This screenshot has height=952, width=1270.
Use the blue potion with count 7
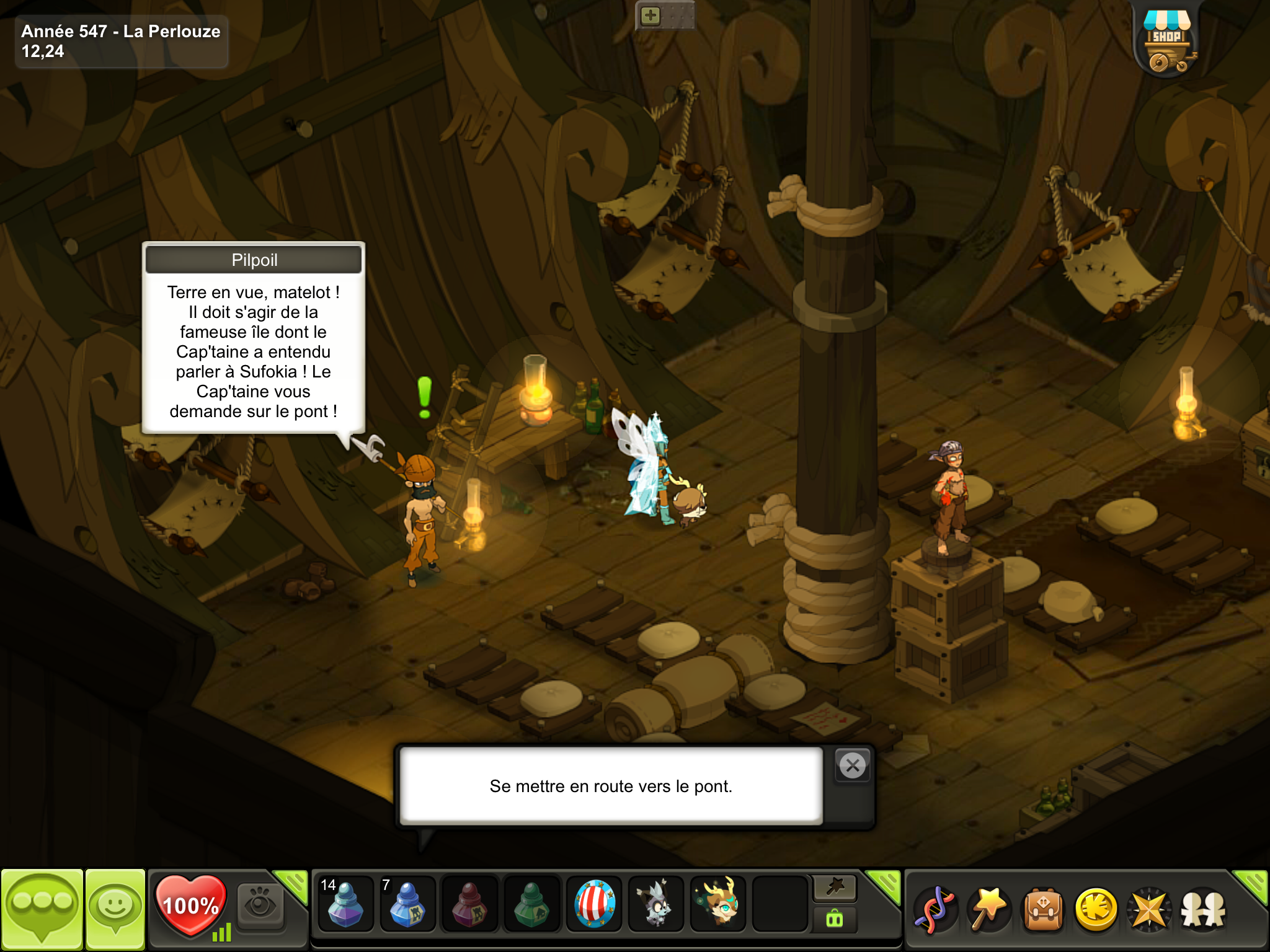tap(407, 905)
